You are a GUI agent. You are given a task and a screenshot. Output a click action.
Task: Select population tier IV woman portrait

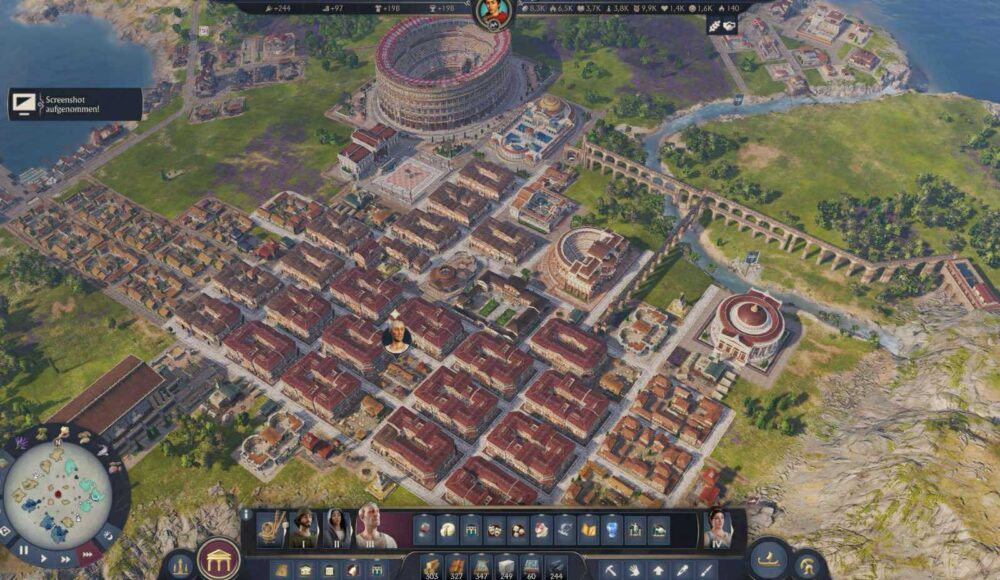pyautogui.click(x=717, y=527)
